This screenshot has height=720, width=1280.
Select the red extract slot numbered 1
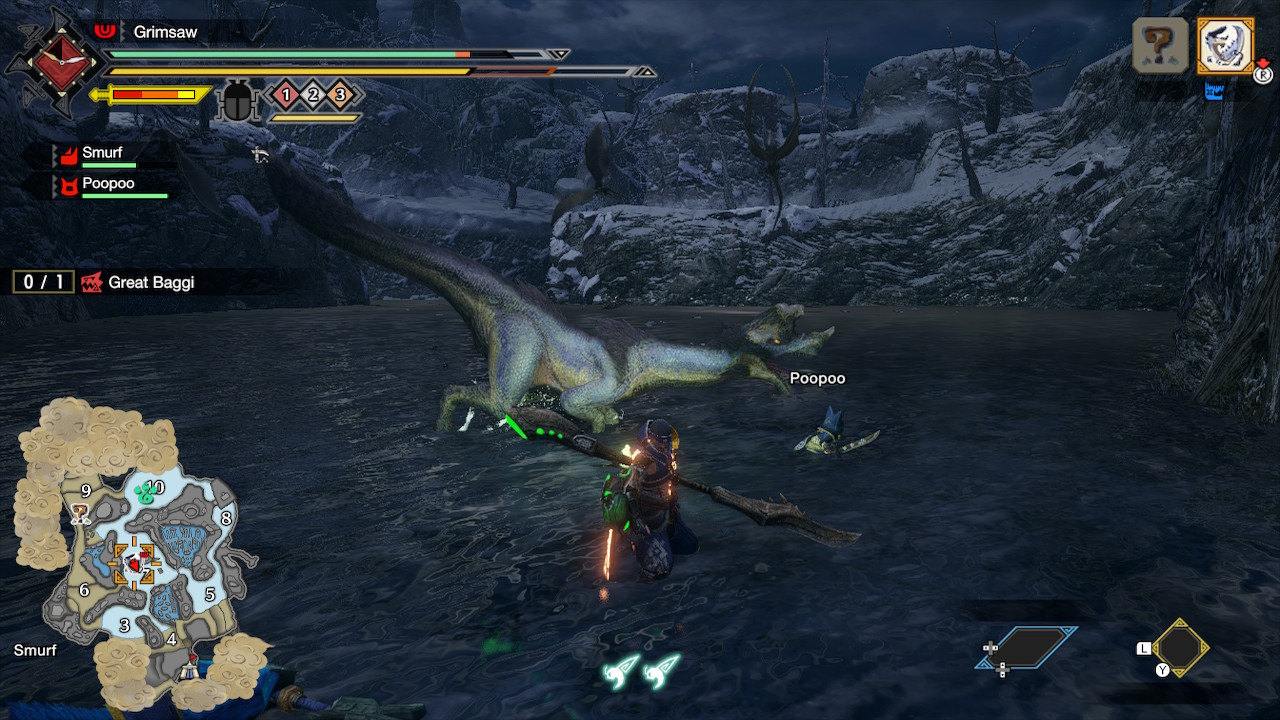pos(286,95)
